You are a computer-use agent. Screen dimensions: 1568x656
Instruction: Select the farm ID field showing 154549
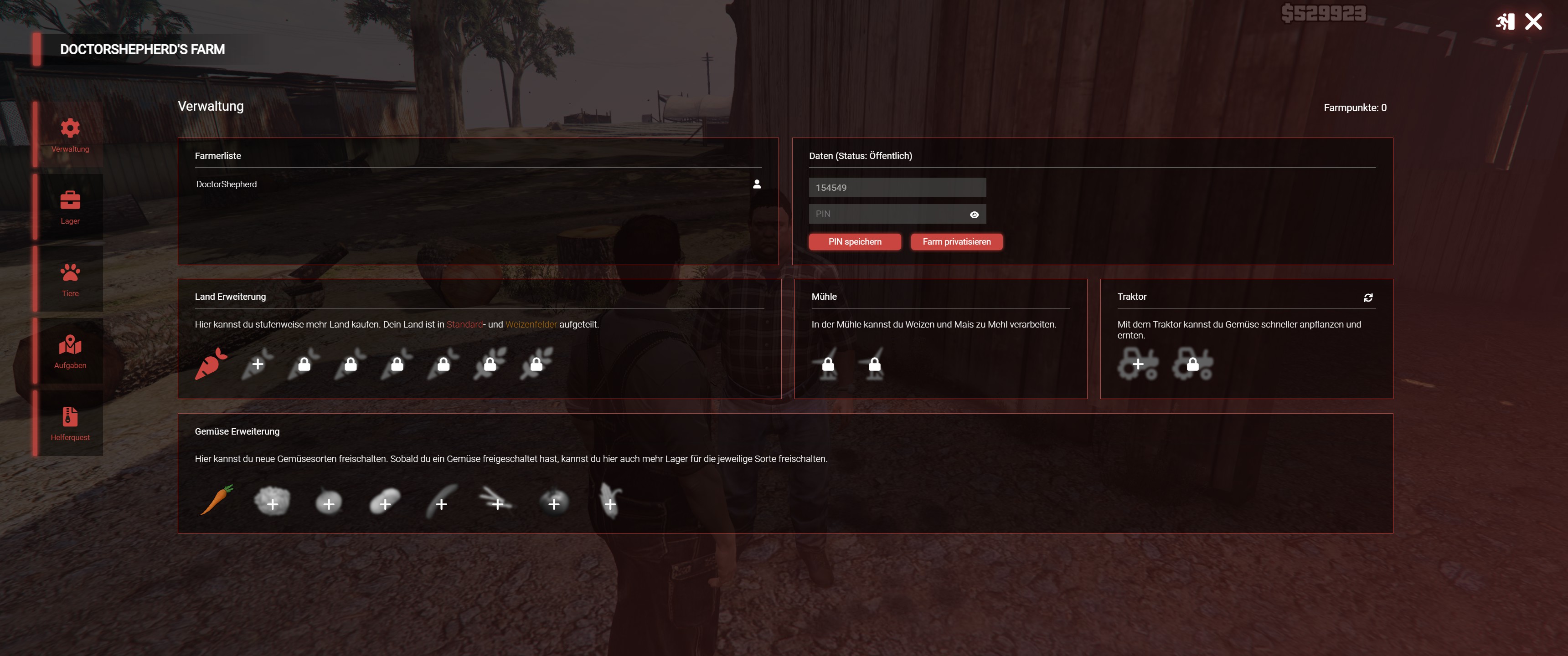point(897,187)
